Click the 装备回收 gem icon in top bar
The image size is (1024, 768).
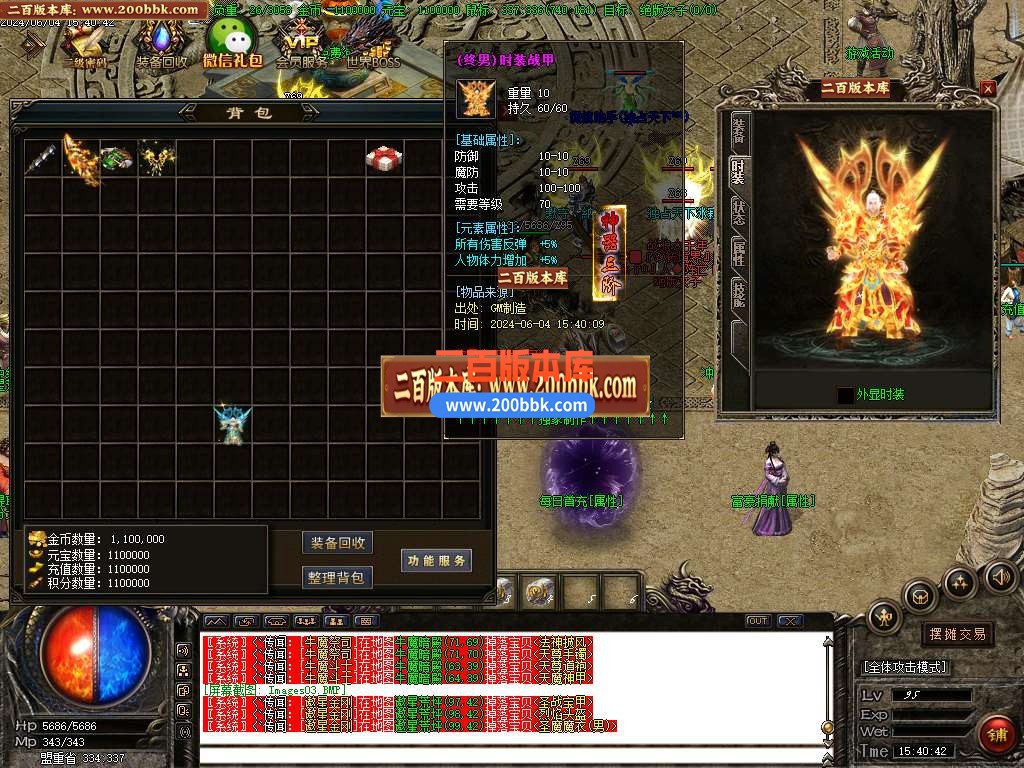(x=161, y=43)
